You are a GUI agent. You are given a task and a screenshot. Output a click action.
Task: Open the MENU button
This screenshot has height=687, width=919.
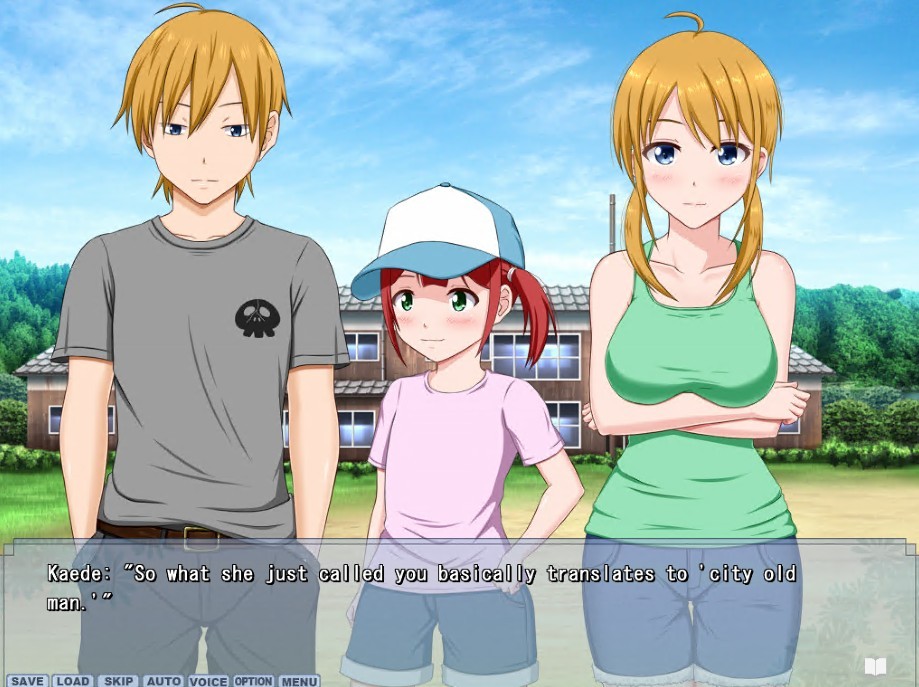[299, 681]
